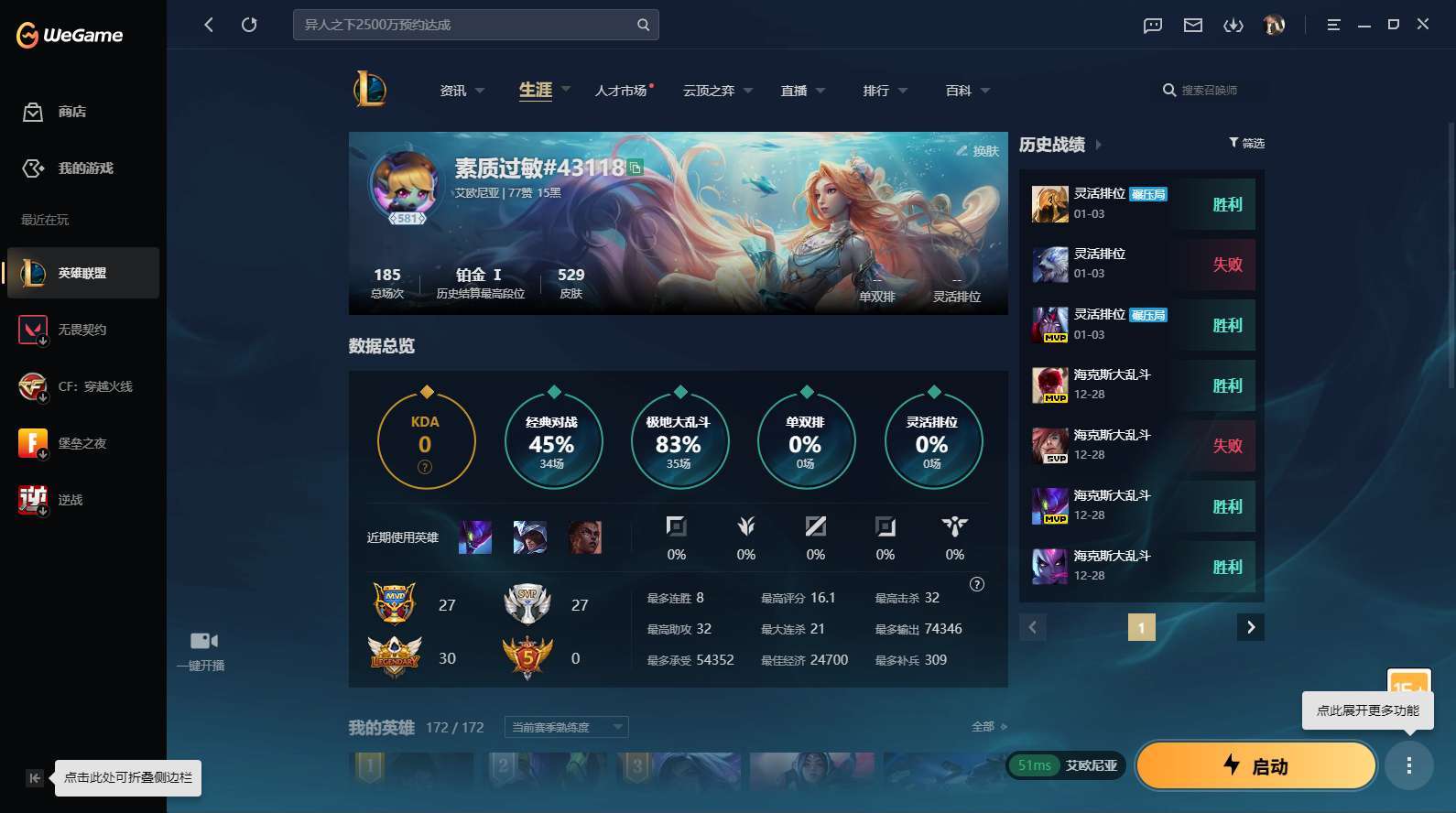Open the 当前赛季熟练度 dropdown
Image resolution: width=1456 pixels, height=813 pixels.
pyautogui.click(x=565, y=727)
